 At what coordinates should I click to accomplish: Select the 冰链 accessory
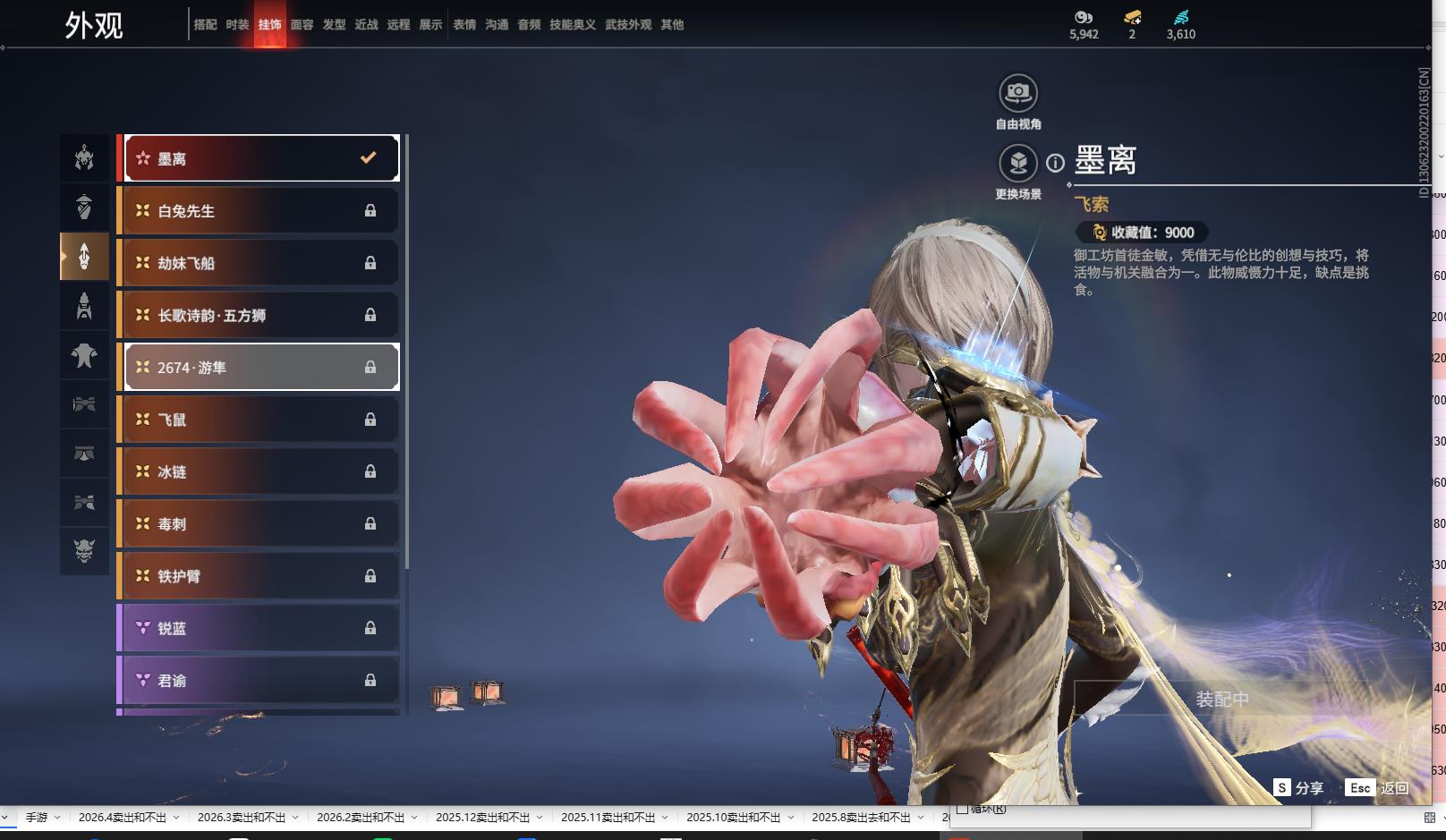261,471
